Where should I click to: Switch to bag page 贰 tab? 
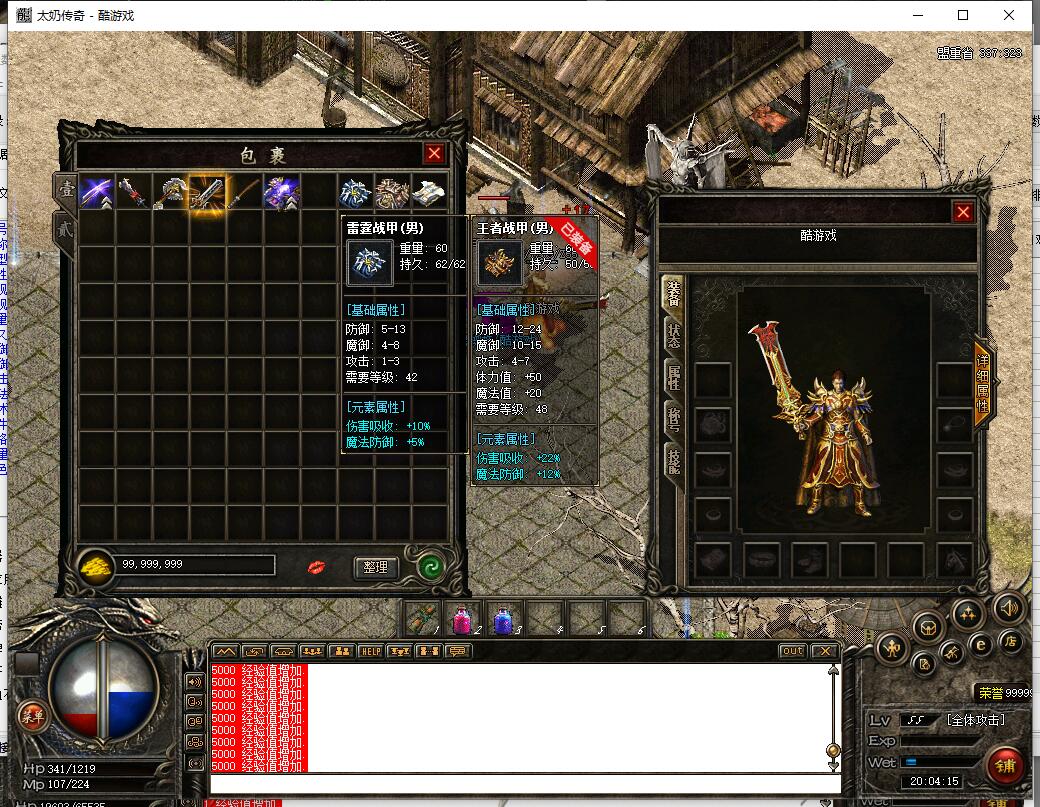pos(64,228)
